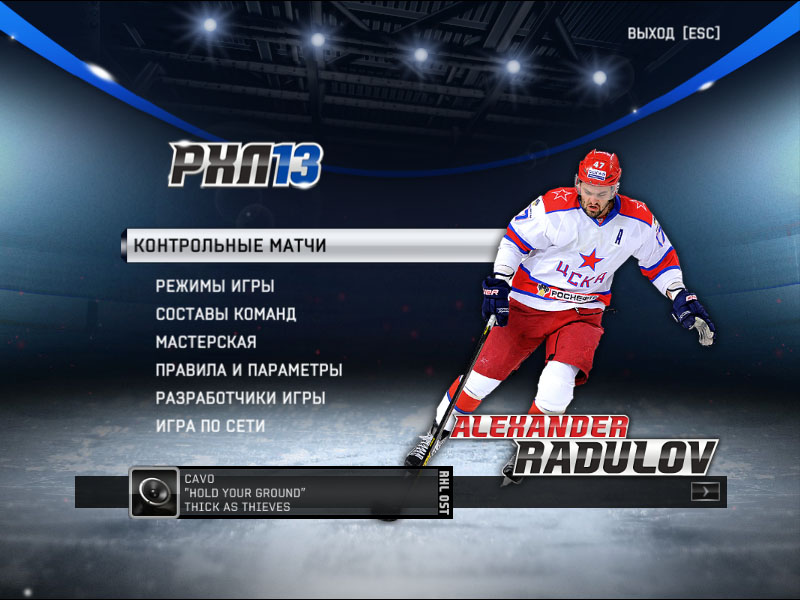Screen dimensions: 800x600
Task: Open the Мастерская section
Action: tap(206, 342)
